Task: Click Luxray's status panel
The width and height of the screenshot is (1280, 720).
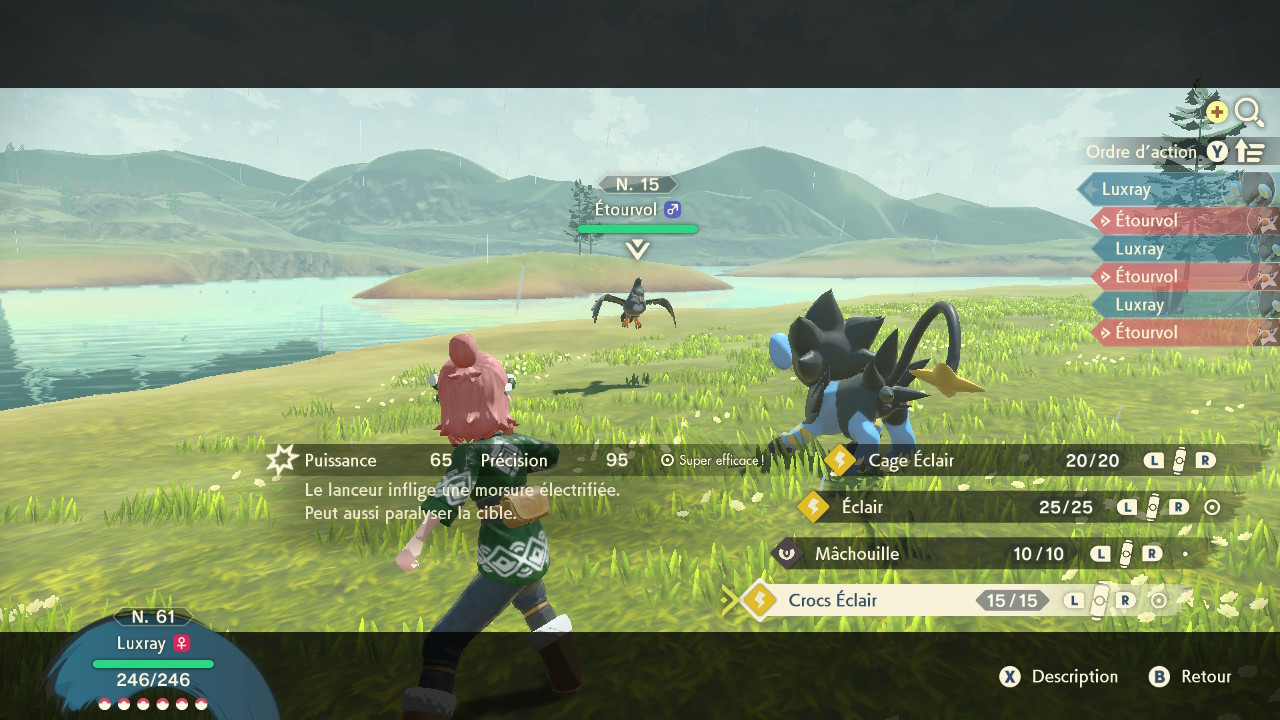Action: click(153, 662)
